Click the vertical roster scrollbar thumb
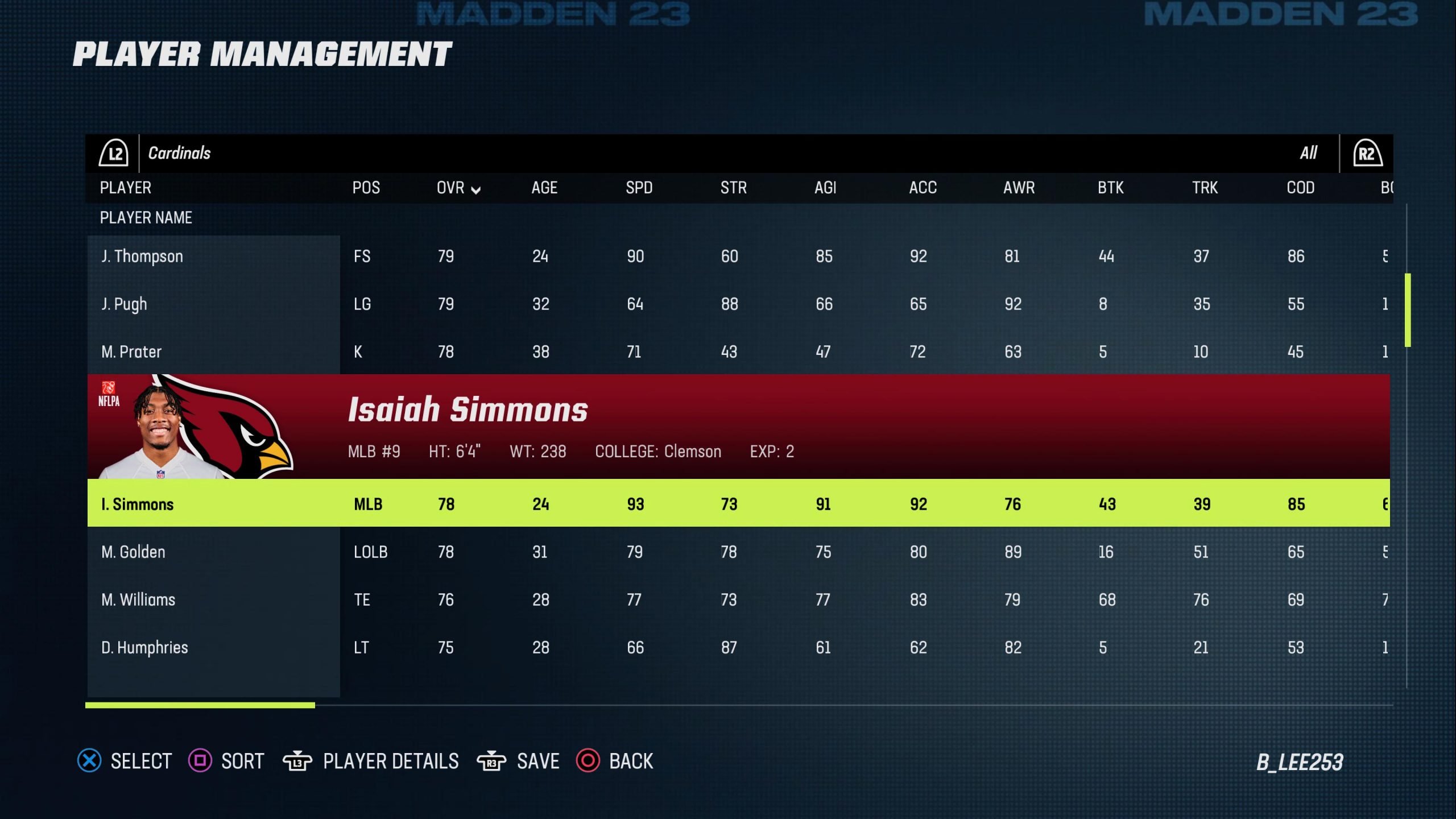Image resolution: width=1456 pixels, height=819 pixels. pyautogui.click(x=1408, y=310)
